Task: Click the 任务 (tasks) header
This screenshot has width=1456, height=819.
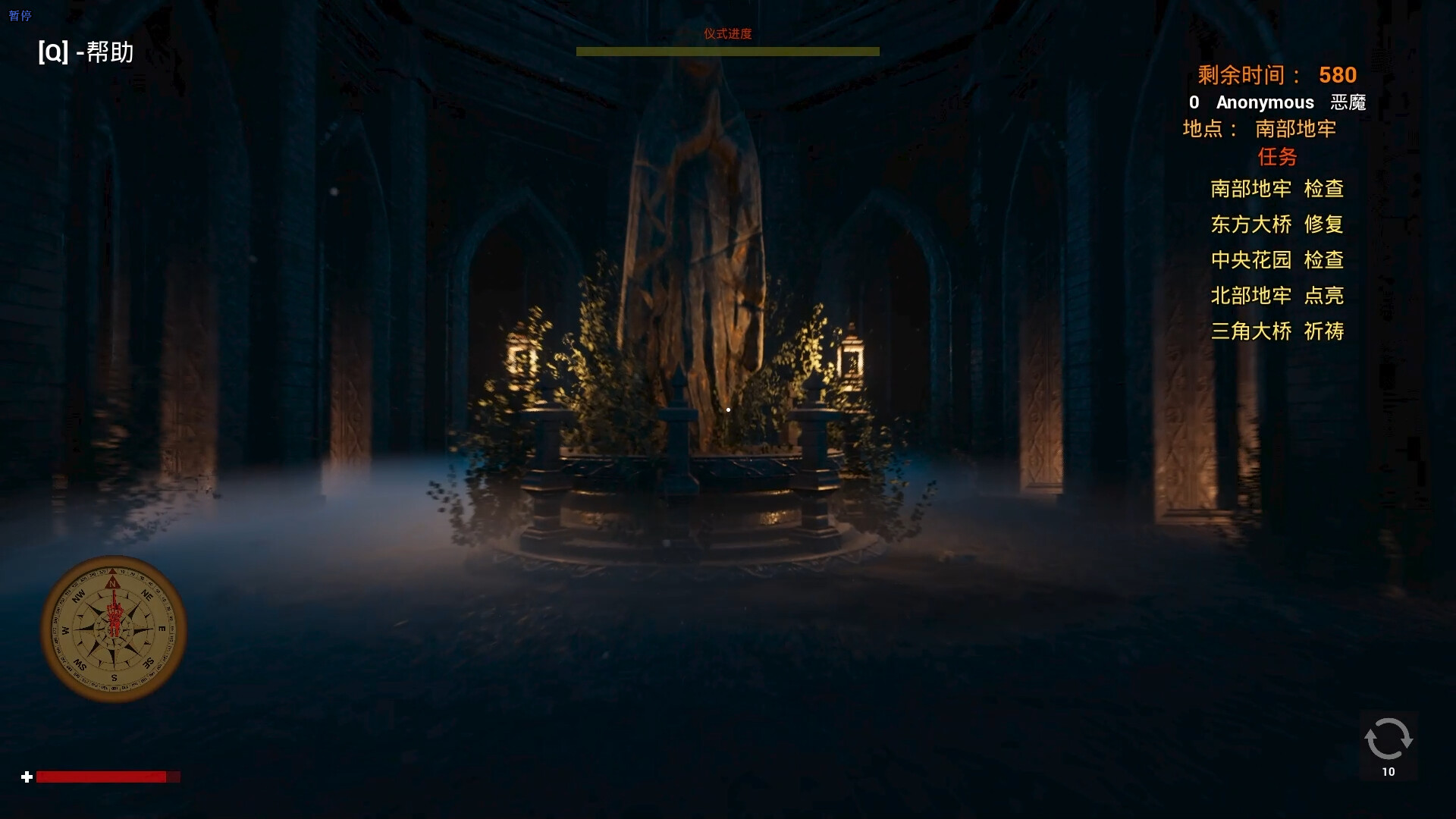Action: [x=1277, y=157]
